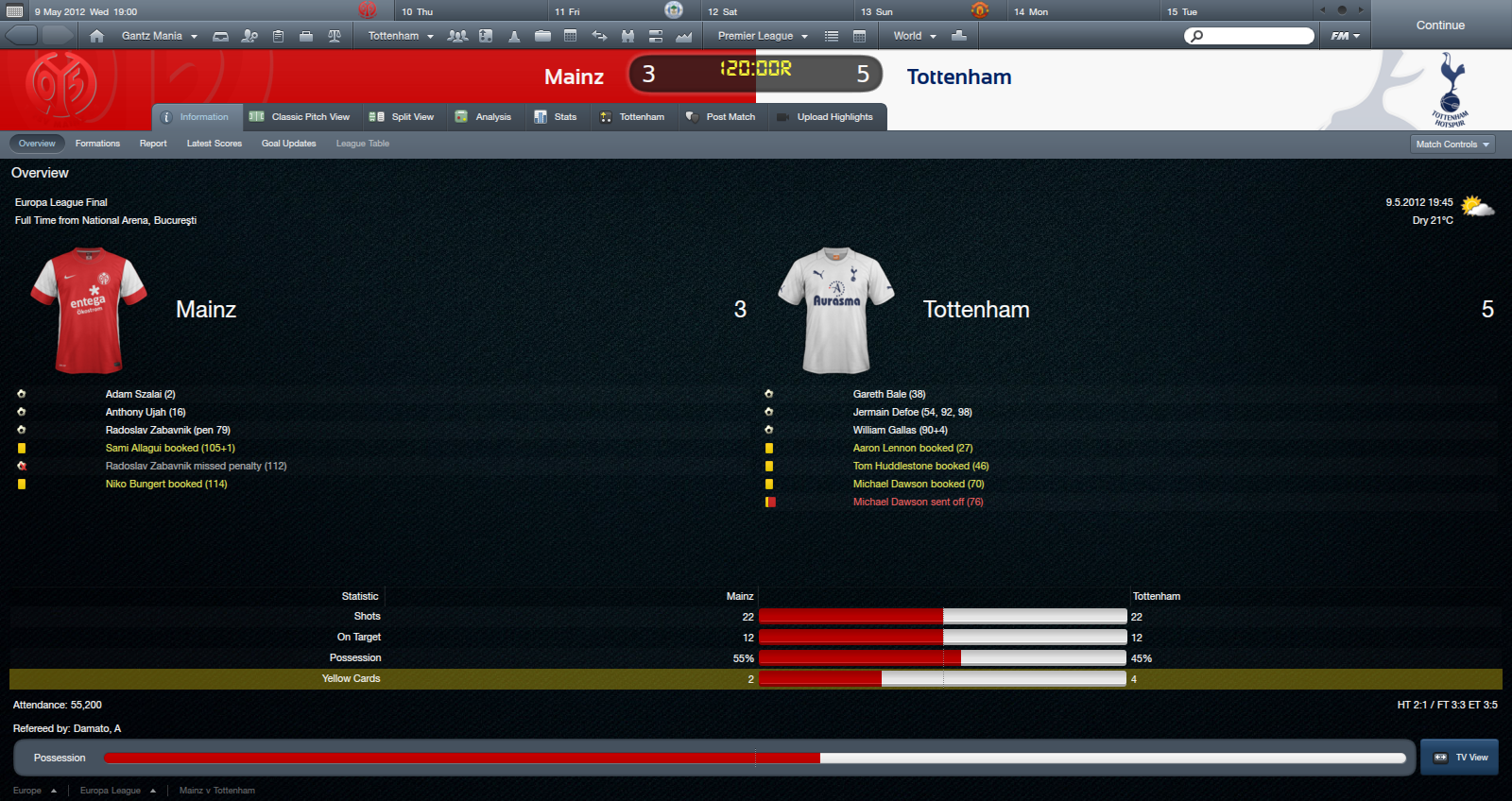Open the Europa League breadcrumb link
This screenshot has height=801, width=1512.
111,791
